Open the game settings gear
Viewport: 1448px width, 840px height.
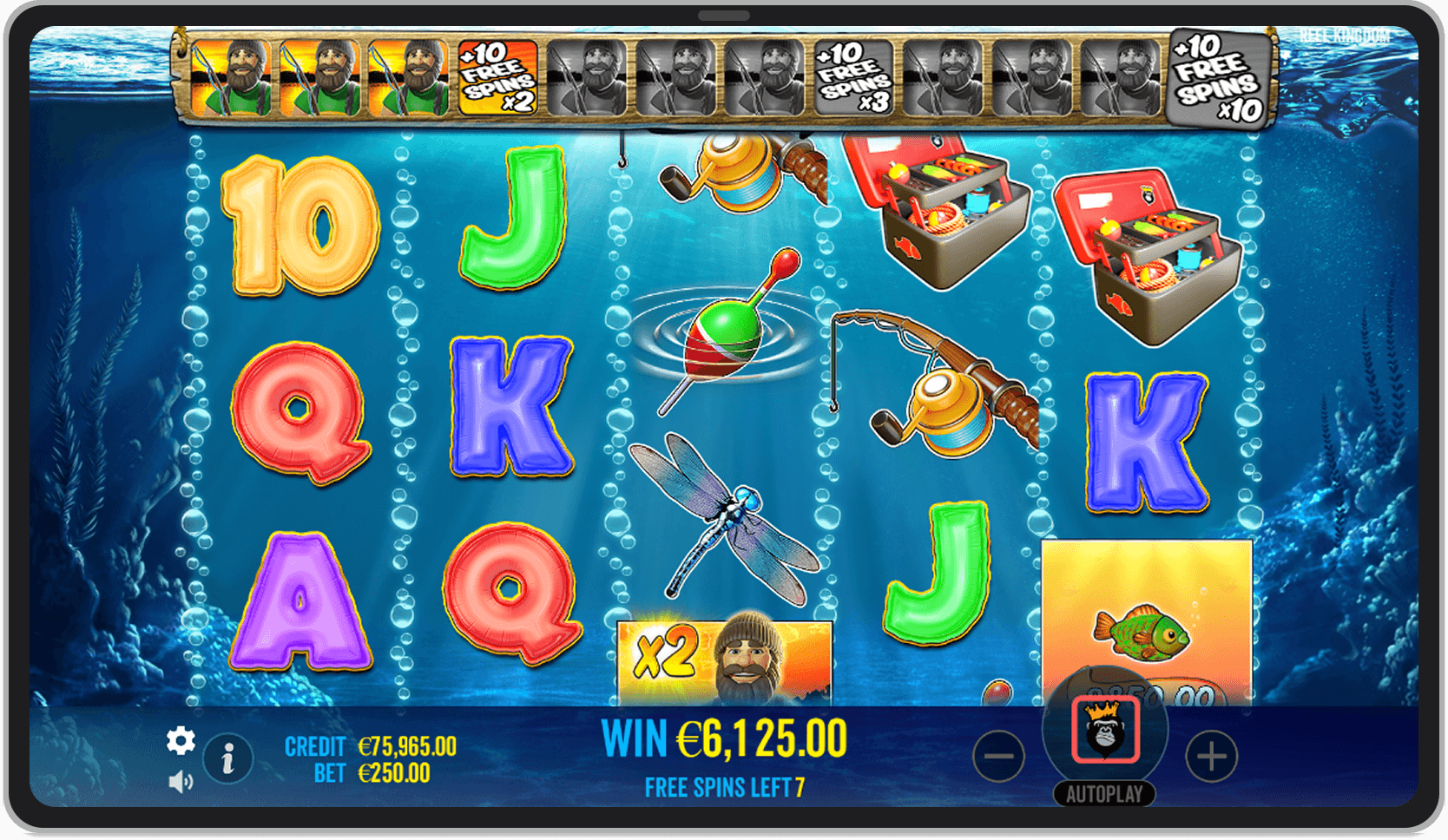pyautogui.click(x=181, y=742)
